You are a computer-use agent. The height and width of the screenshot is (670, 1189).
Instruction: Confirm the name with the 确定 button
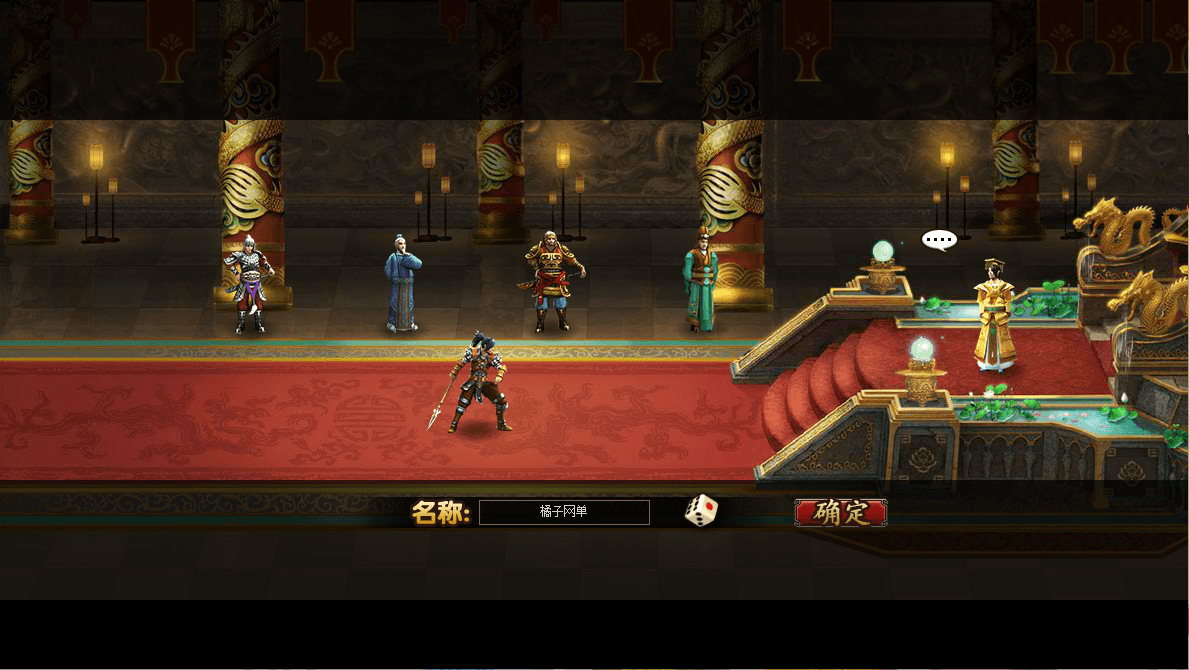pos(840,512)
